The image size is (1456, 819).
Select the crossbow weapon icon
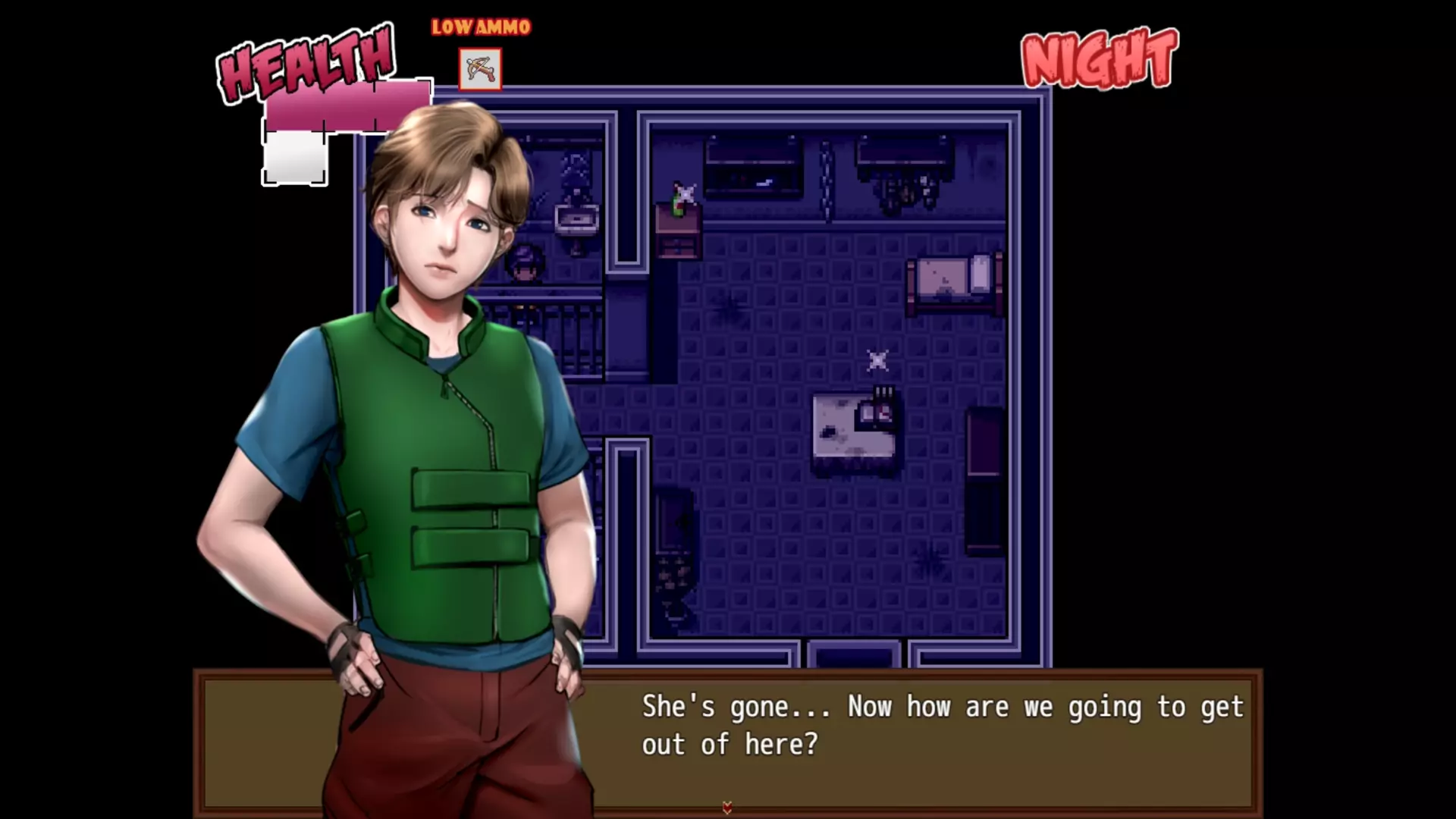tap(480, 70)
